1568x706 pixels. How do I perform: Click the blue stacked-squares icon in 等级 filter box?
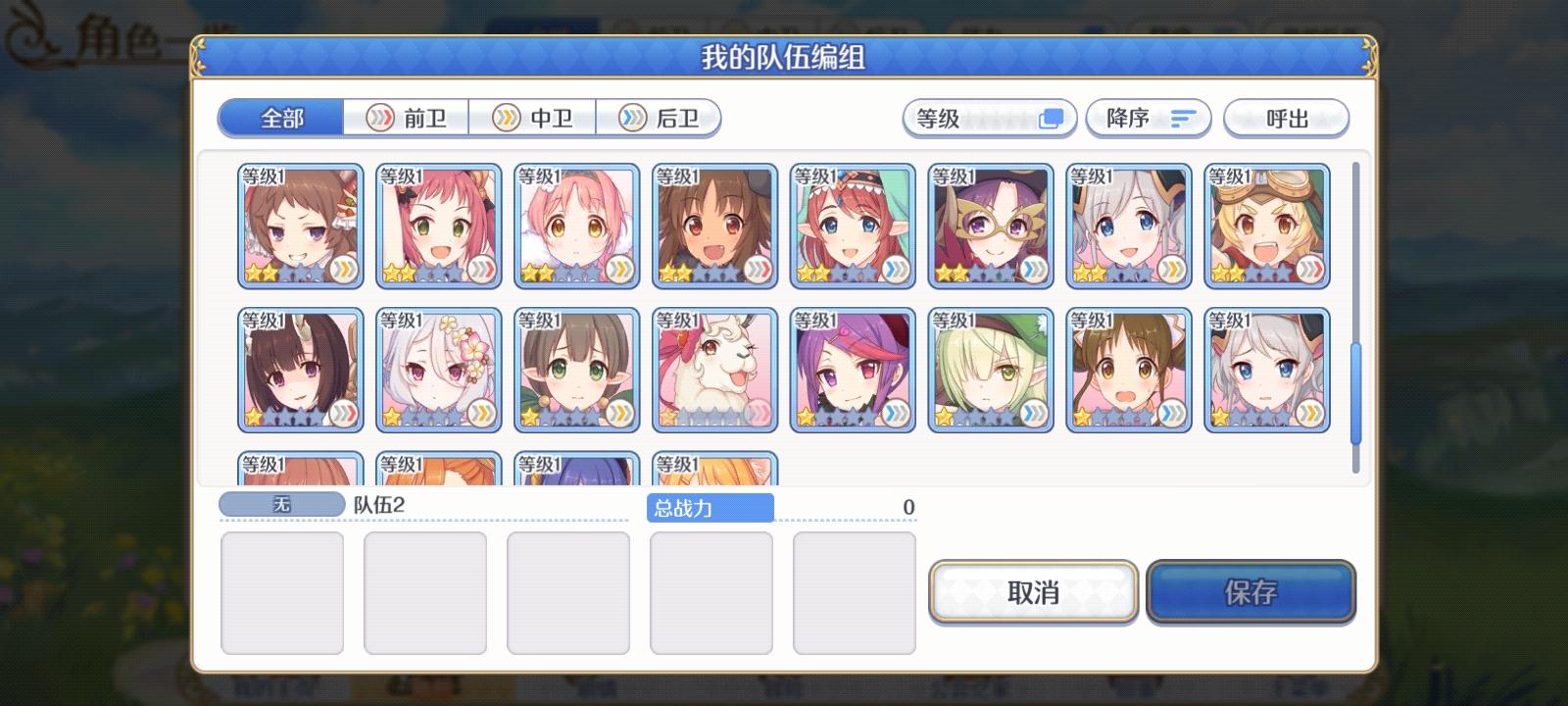pos(1051,118)
